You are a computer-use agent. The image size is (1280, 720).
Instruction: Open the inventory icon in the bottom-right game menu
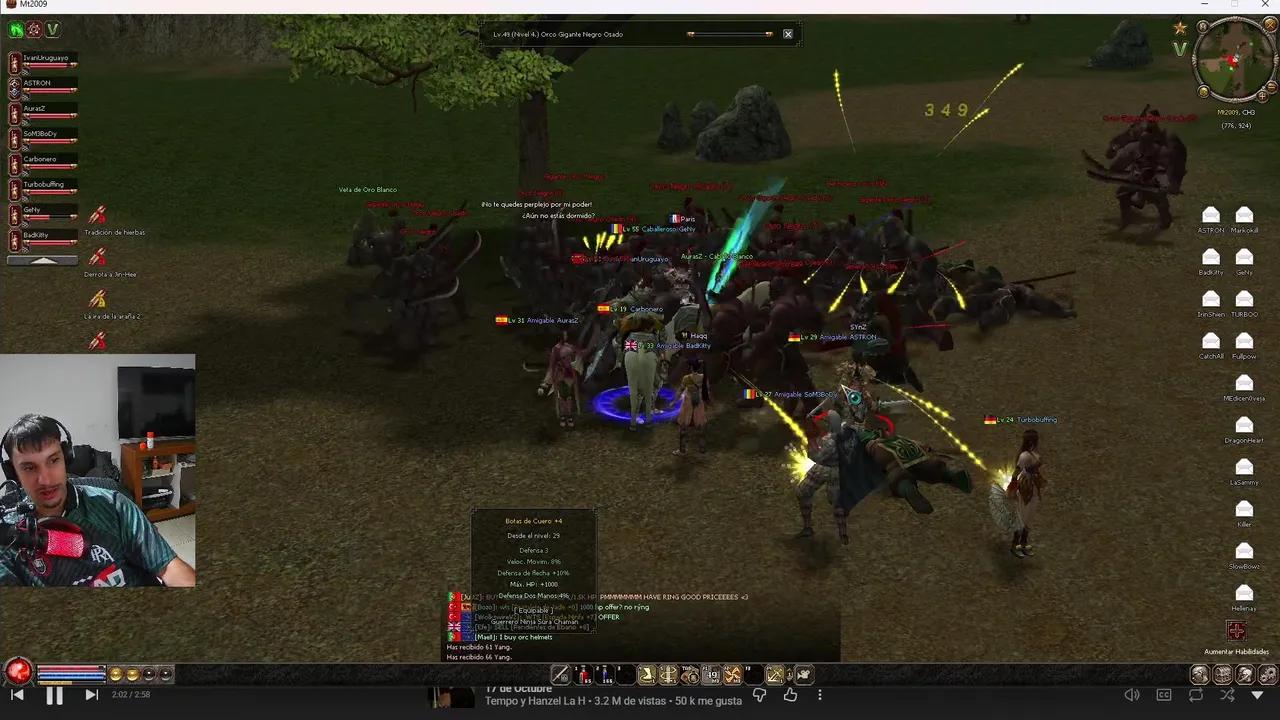(x=1200, y=675)
